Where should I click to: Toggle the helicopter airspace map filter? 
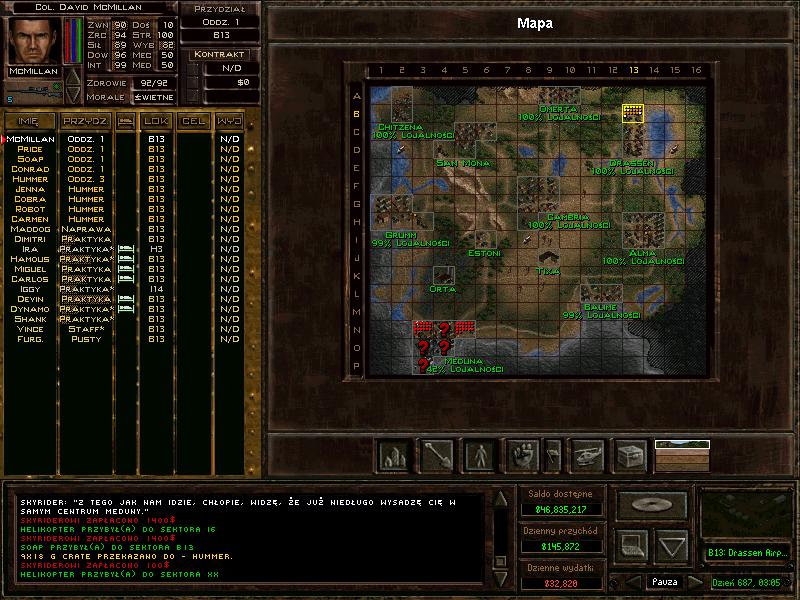tap(588, 456)
